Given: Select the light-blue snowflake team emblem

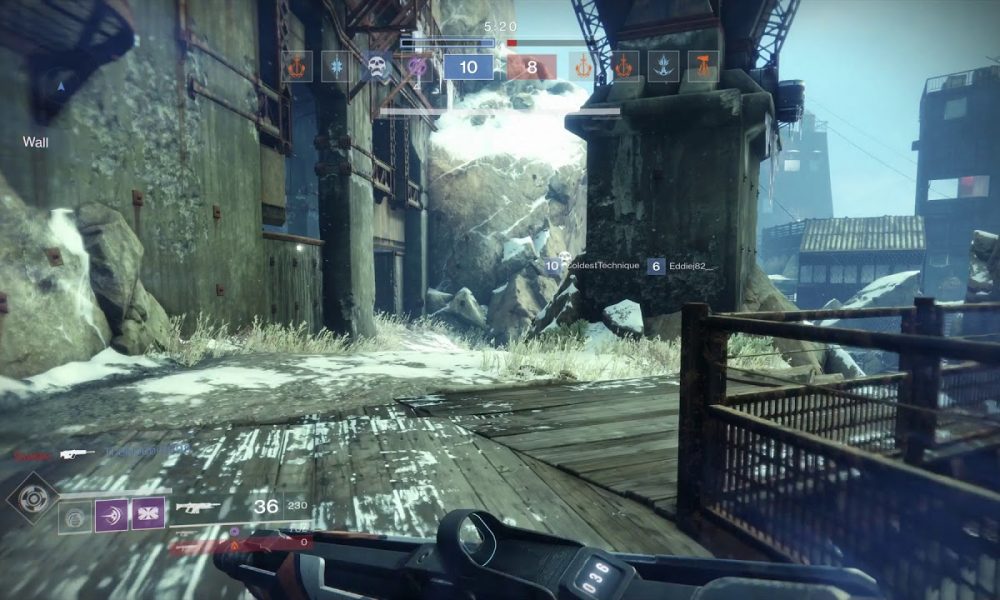Looking at the screenshot, I should (336, 66).
